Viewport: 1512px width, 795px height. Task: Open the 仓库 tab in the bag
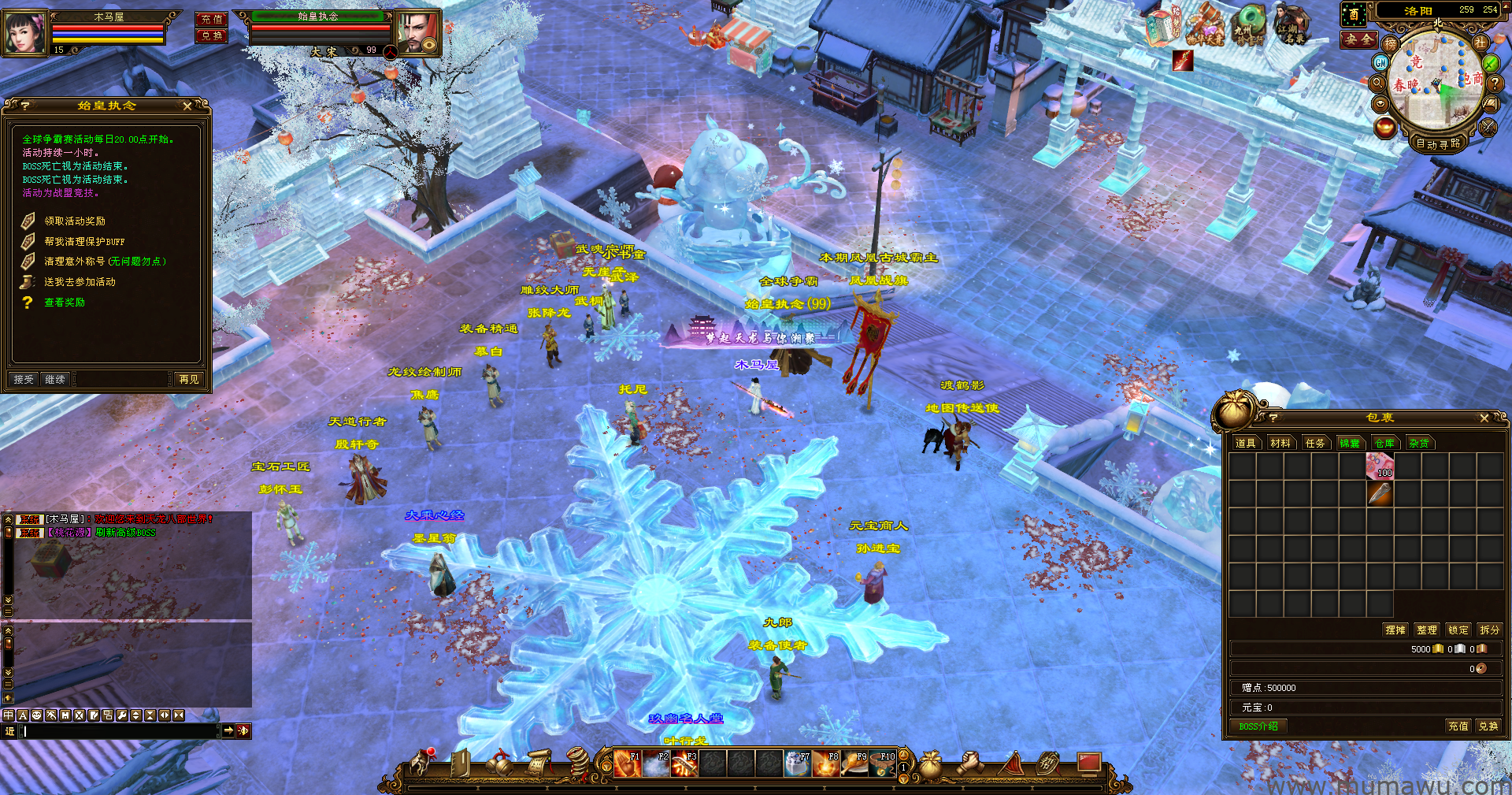click(x=1384, y=443)
